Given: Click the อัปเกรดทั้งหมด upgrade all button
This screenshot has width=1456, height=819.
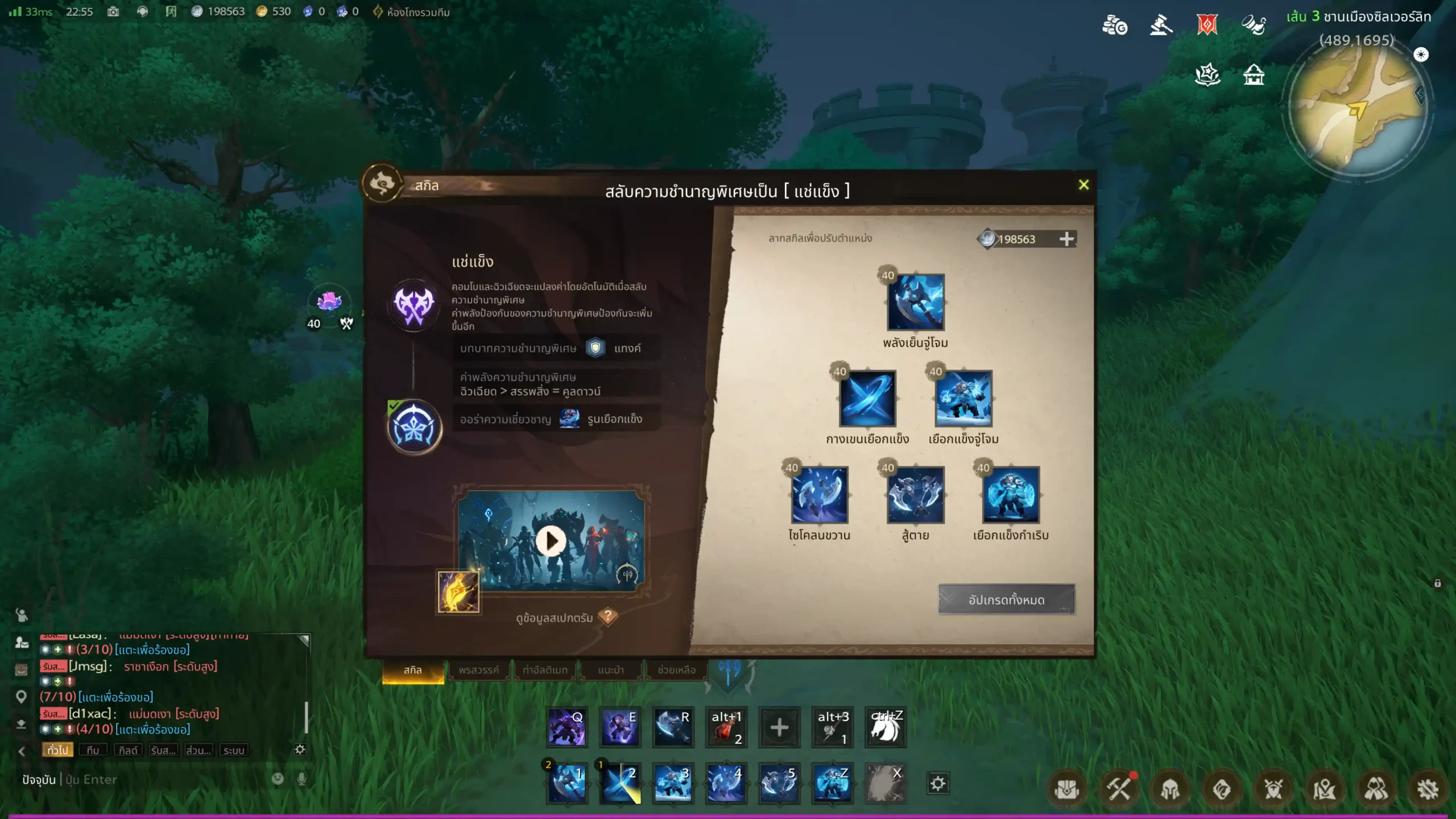Looking at the screenshot, I should 1006,599.
